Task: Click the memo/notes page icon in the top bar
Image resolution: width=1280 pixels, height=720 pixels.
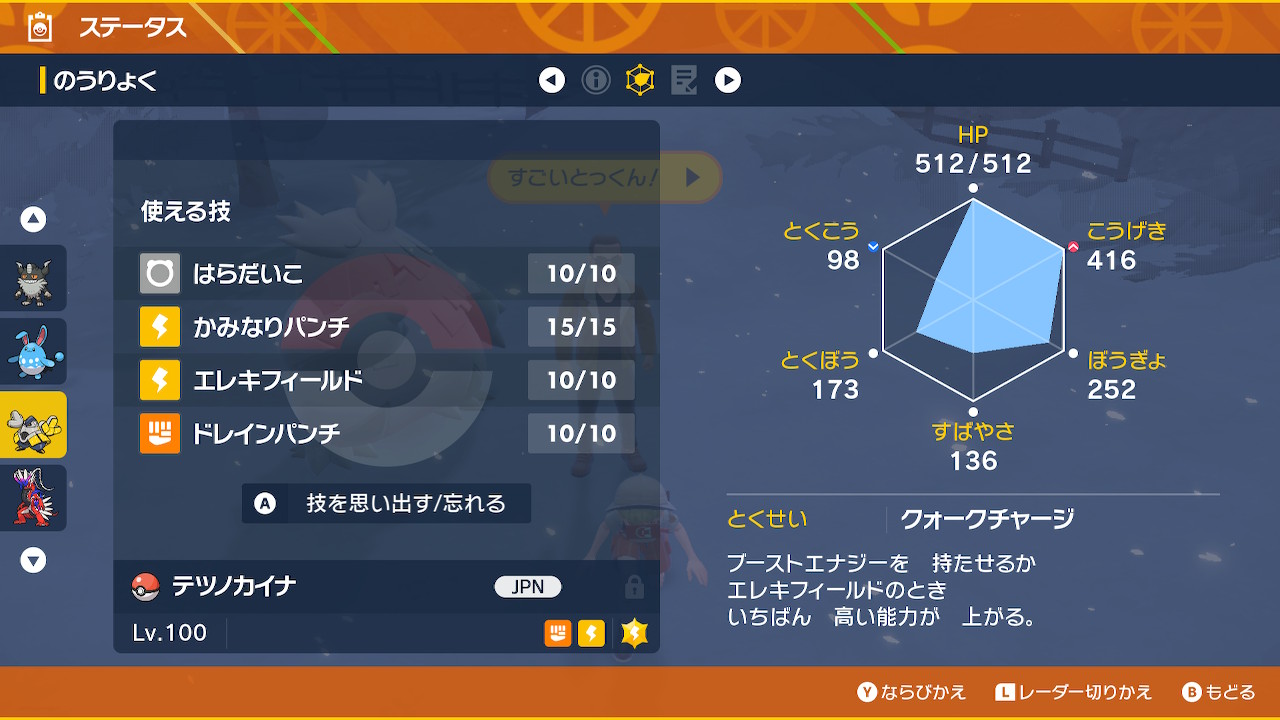Action: pyautogui.click(x=684, y=80)
